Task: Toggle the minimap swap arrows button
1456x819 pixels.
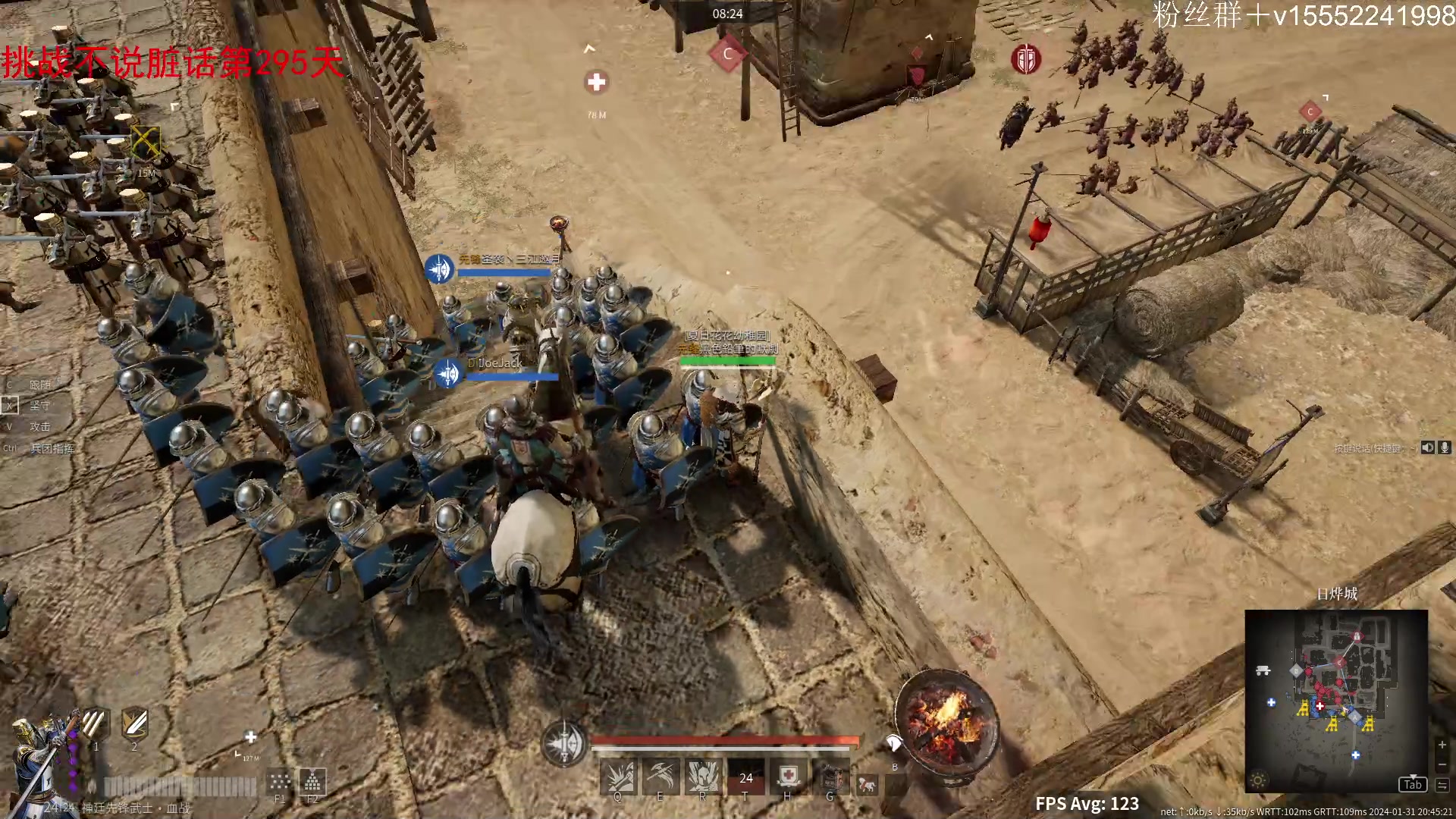Action: click(1442, 785)
